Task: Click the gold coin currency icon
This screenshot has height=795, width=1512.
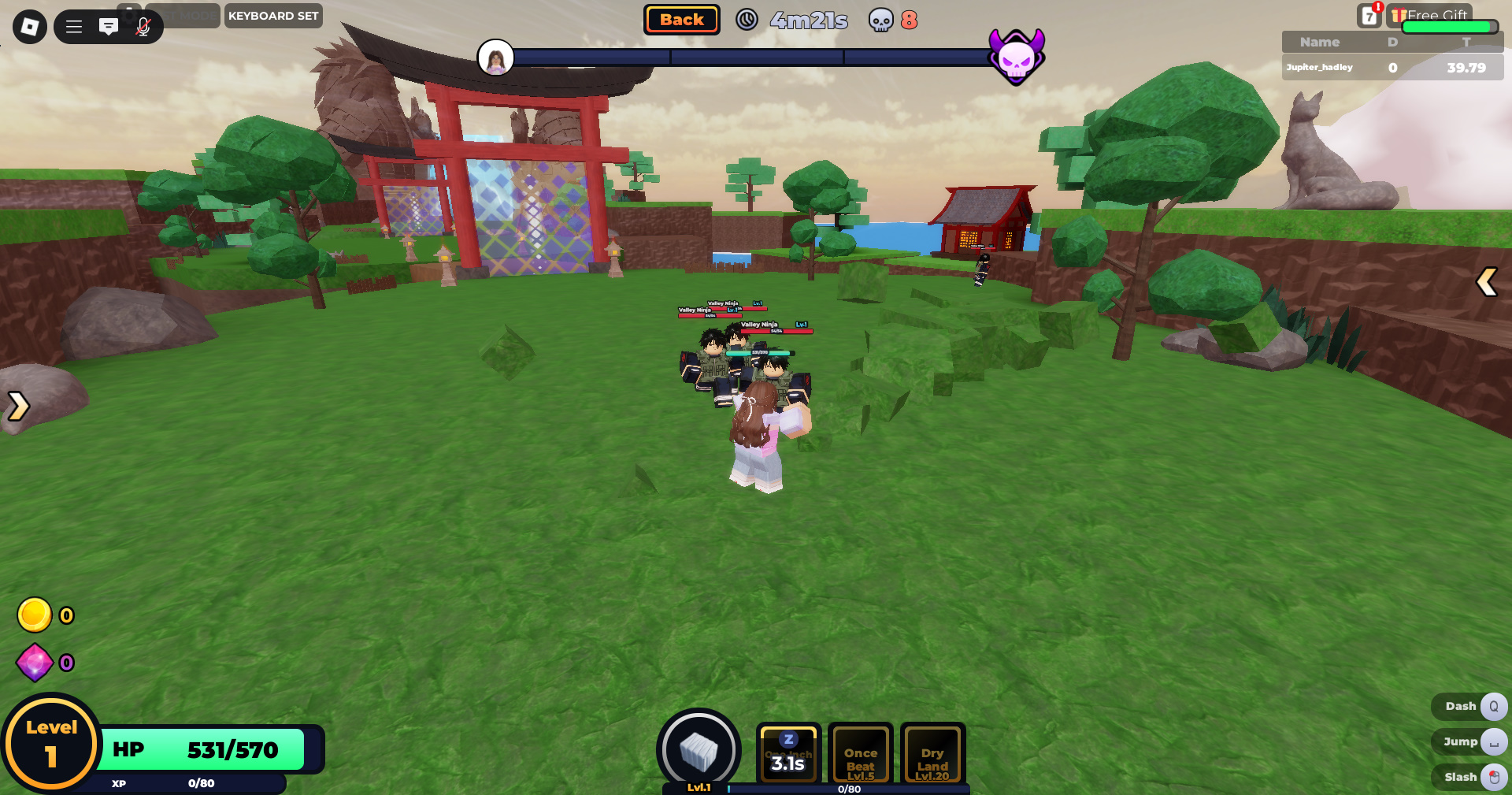Action: pos(35,615)
